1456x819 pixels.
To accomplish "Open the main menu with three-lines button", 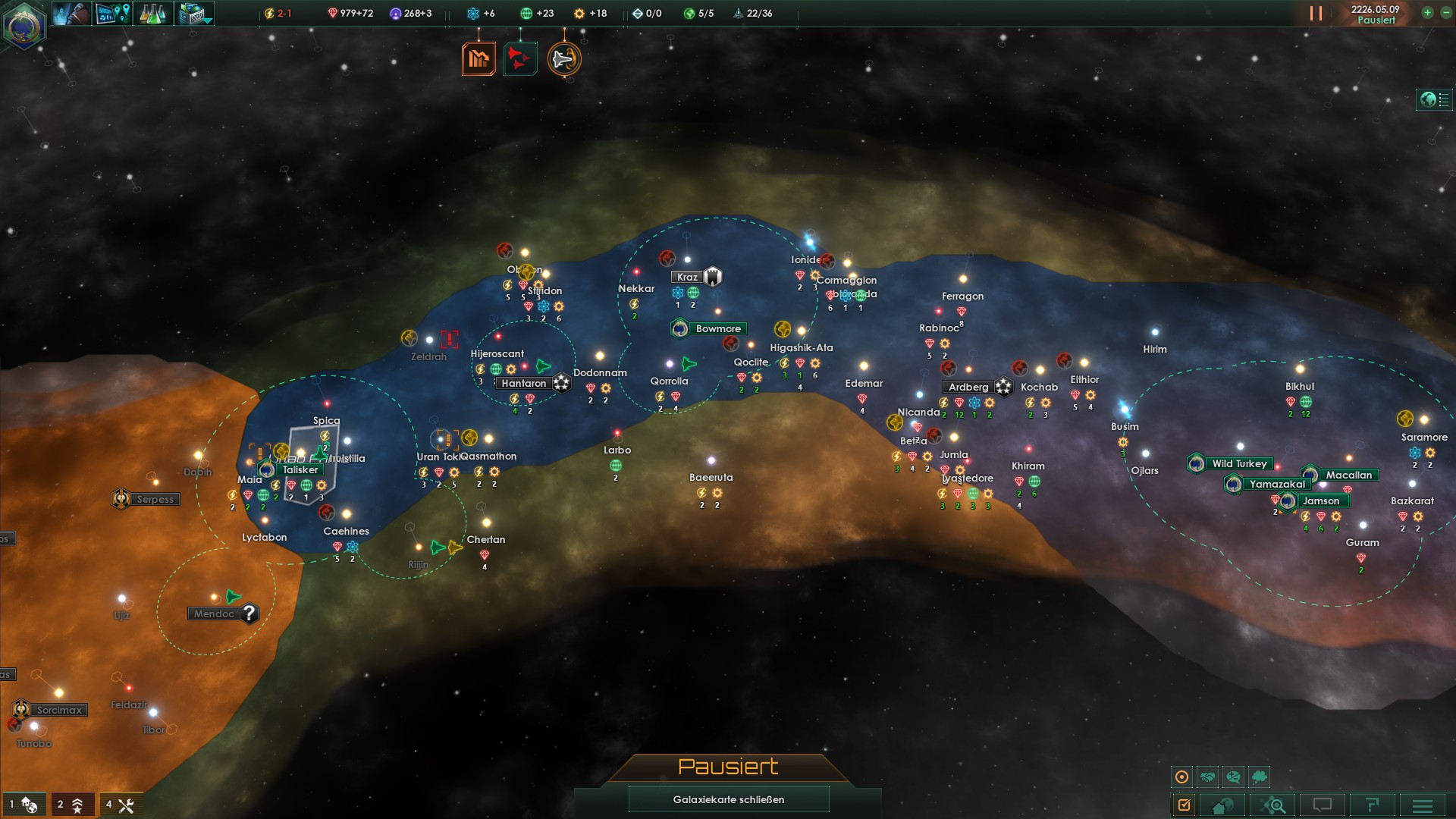I will click(x=1423, y=805).
